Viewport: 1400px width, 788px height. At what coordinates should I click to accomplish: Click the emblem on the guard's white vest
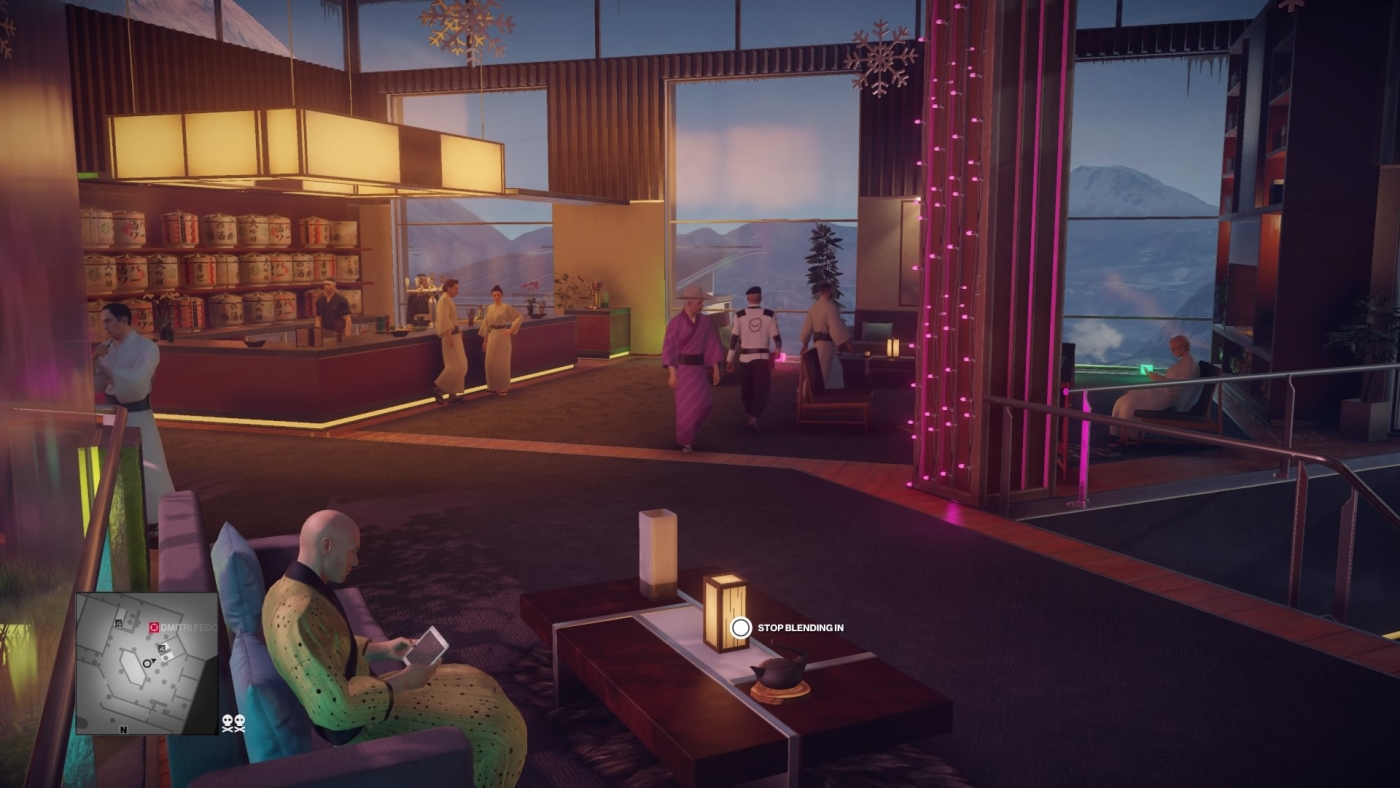tap(757, 323)
